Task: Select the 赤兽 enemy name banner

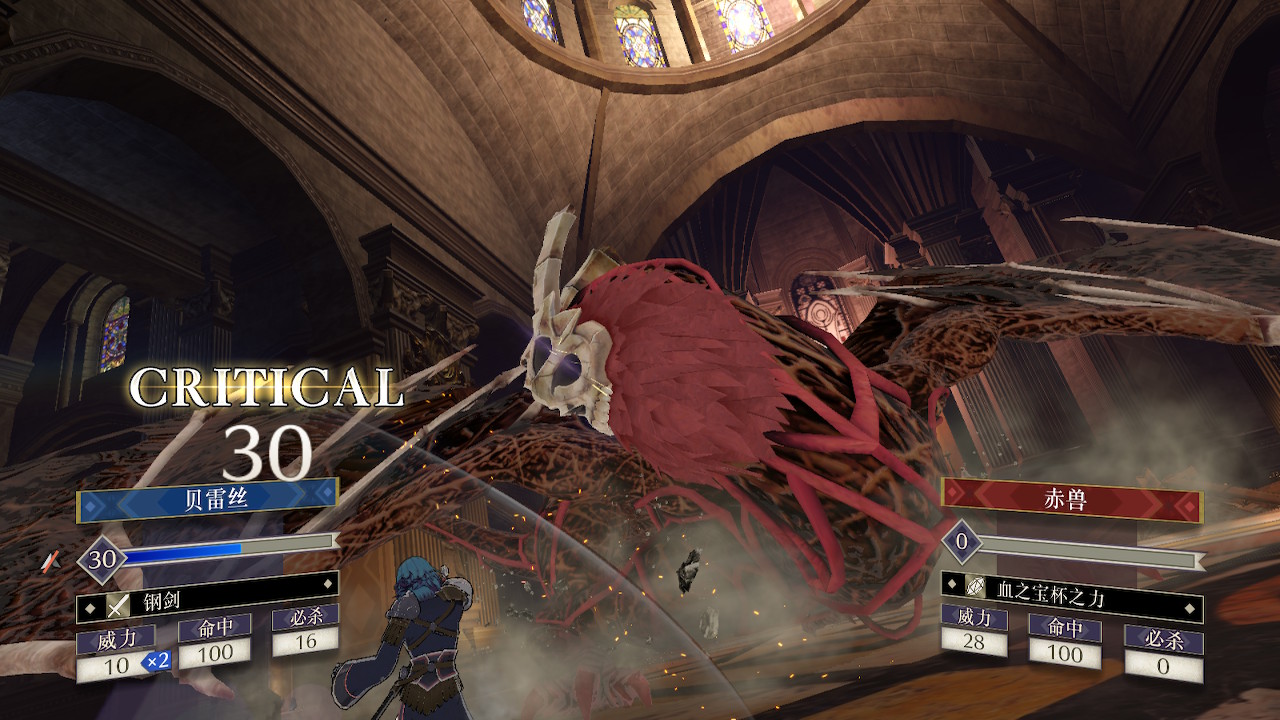Action: coord(1071,500)
